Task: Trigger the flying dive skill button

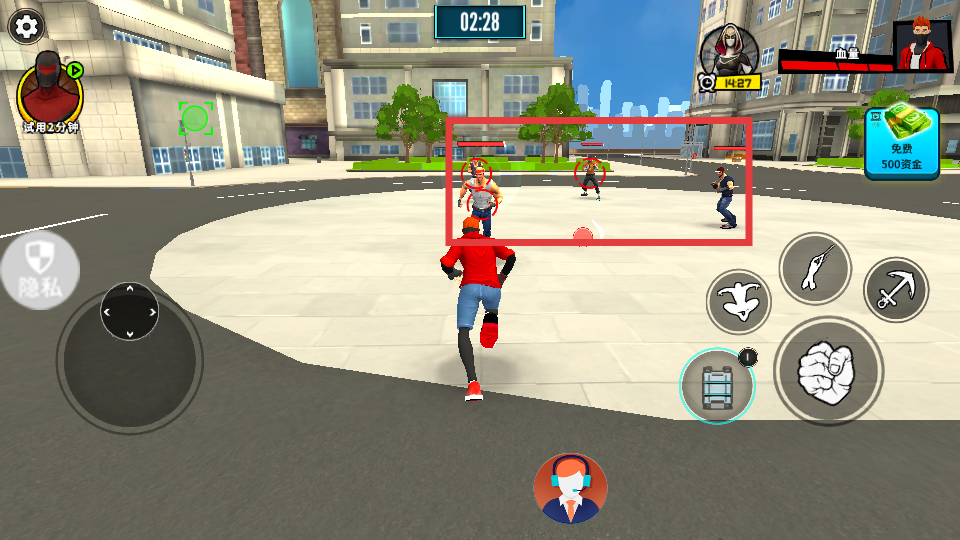Action: [x=739, y=301]
